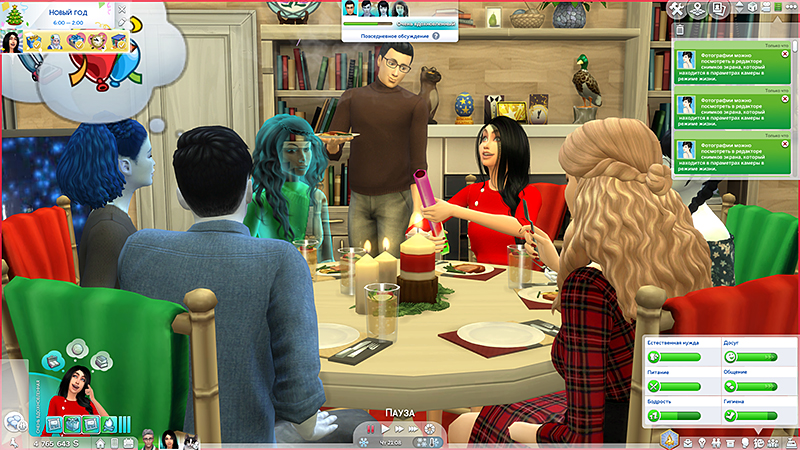
Task: Set game speed to fast forward
Action: (399, 429)
